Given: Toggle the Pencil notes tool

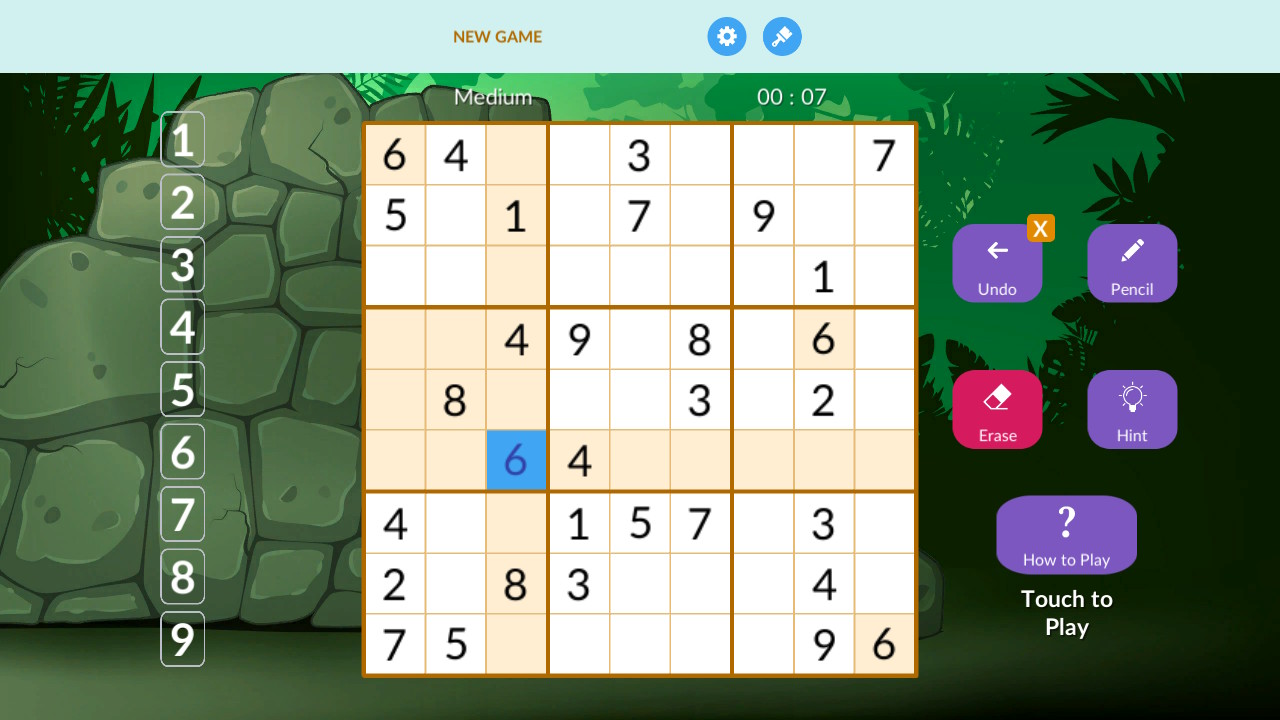Looking at the screenshot, I should 1132,262.
